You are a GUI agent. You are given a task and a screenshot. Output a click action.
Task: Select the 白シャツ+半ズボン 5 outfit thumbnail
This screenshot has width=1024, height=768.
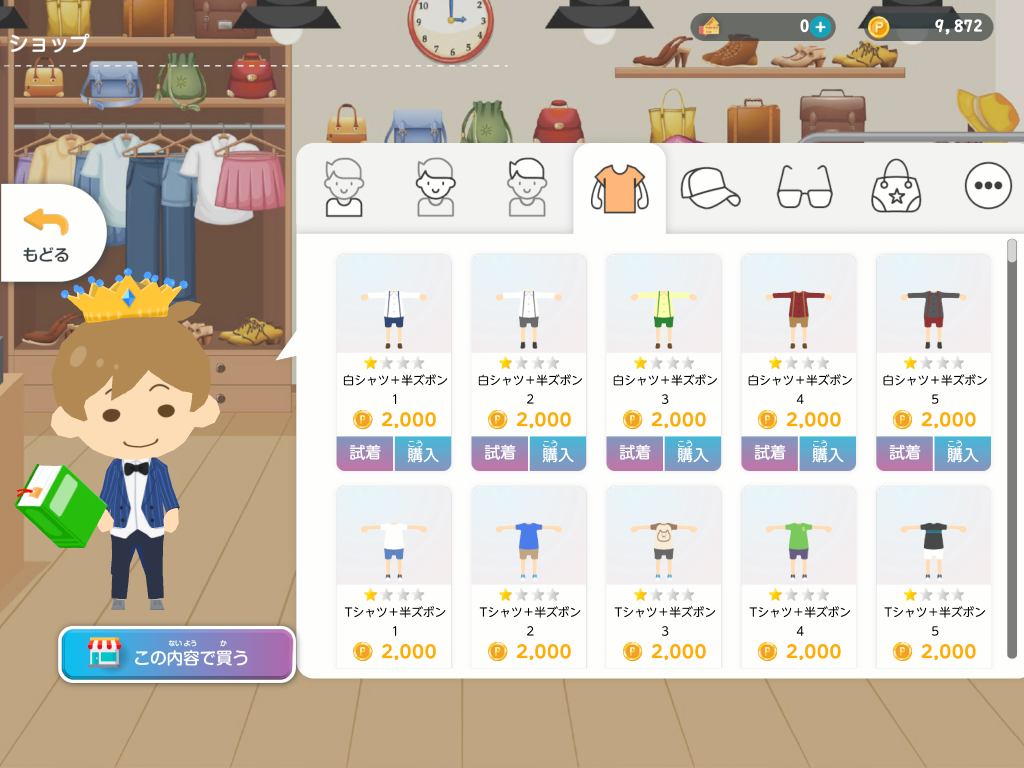pyautogui.click(x=933, y=303)
